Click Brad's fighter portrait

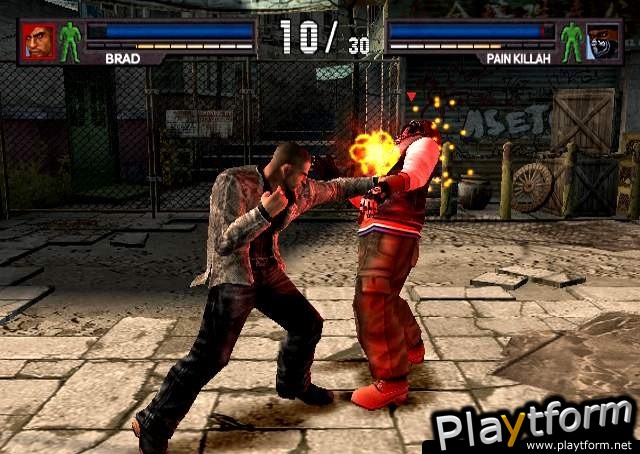point(39,42)
